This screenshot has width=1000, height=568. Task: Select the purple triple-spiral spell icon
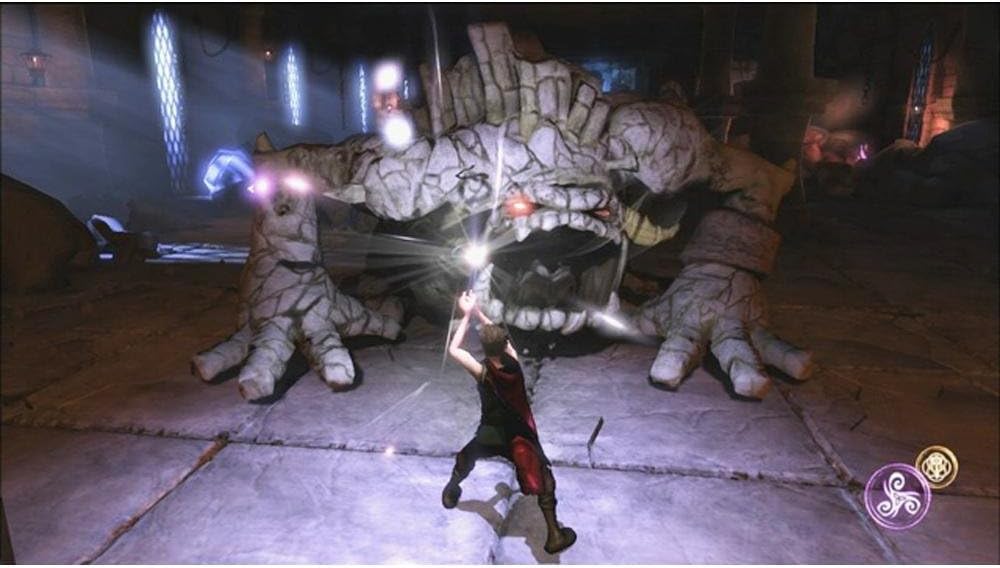click(897, 495)
